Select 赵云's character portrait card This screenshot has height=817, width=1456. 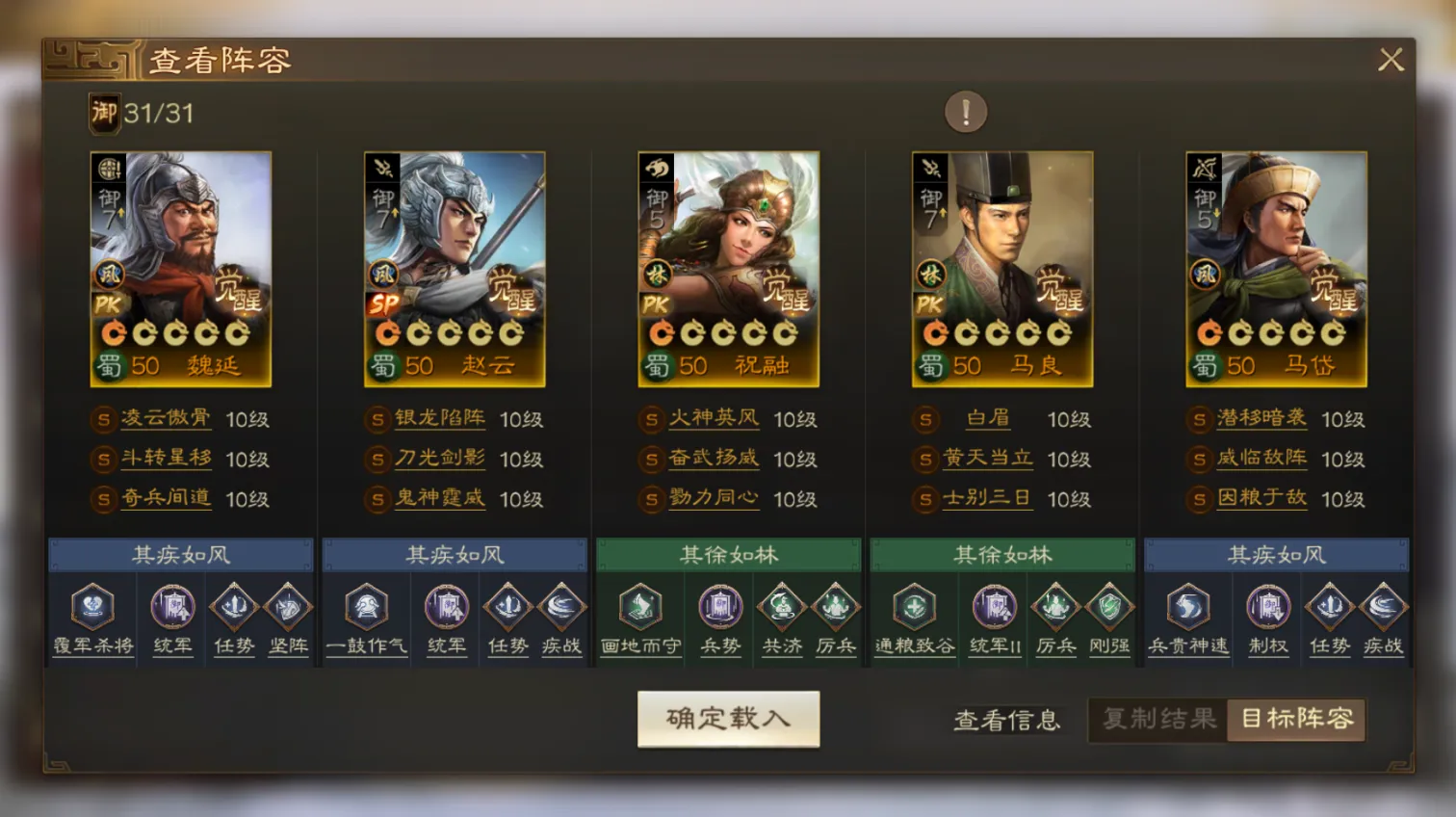(x=455, y=268)
